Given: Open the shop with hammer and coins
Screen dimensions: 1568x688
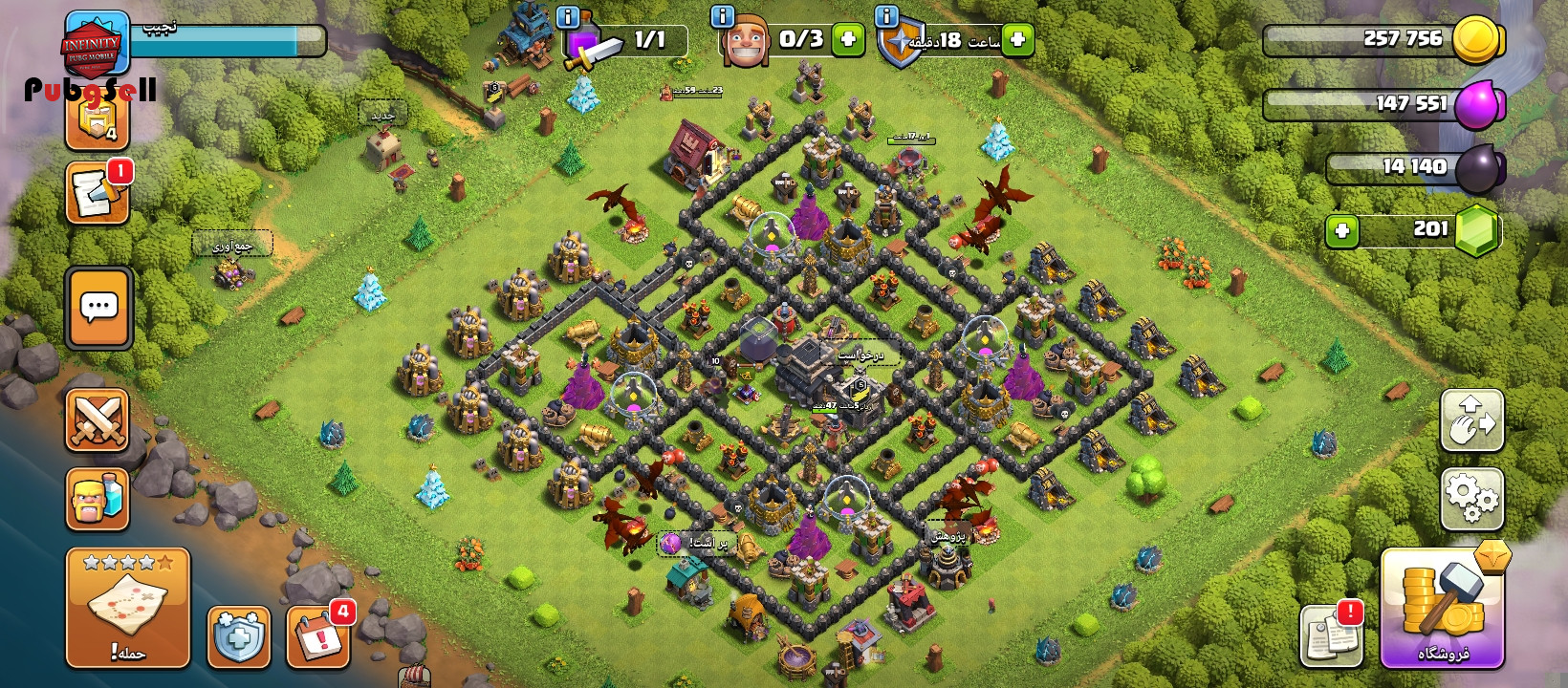Looking at the screenshot, I should (1442, 609).
